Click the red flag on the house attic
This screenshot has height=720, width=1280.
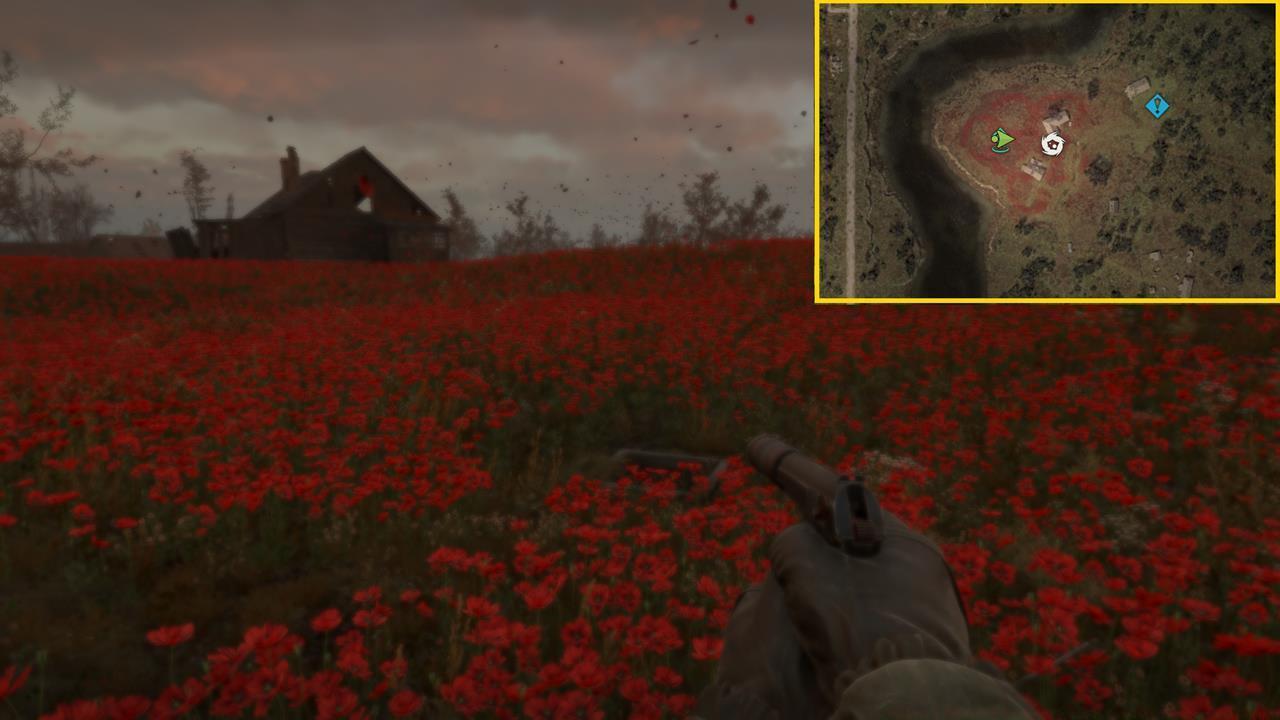pyautogui.click(x=365, y=186)
